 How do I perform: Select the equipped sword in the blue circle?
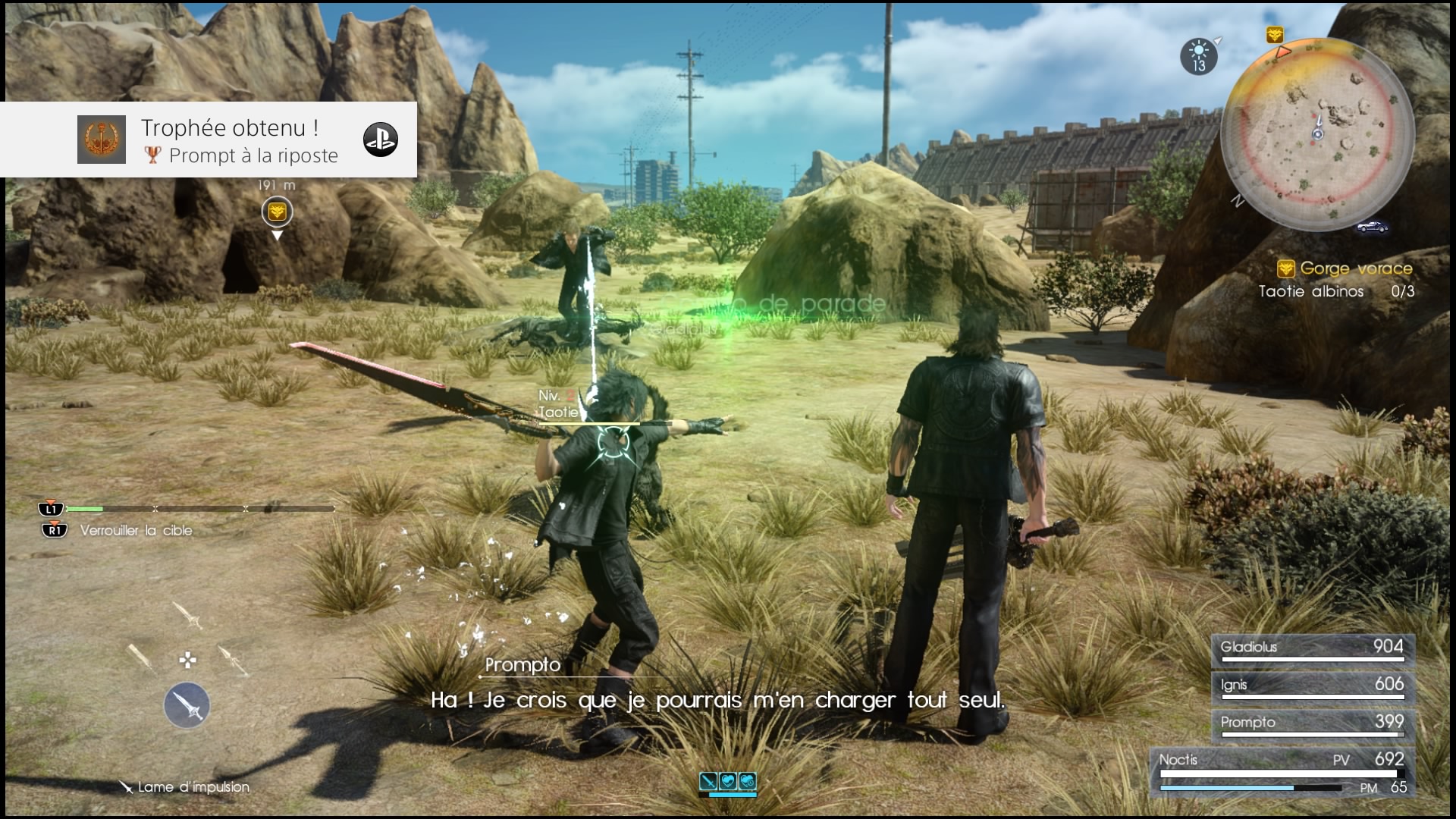click(187, 705)
